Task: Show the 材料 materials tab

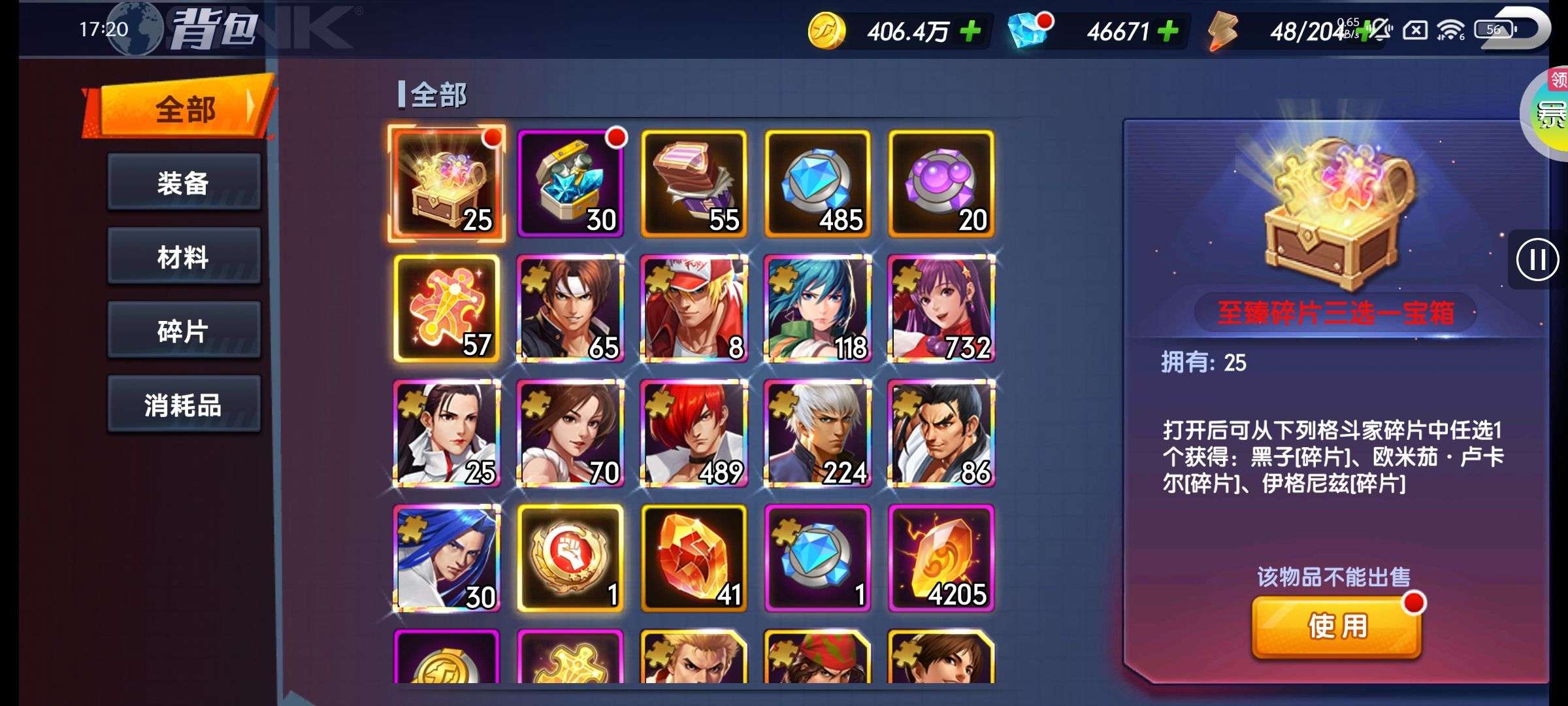Action: [184, 256]
